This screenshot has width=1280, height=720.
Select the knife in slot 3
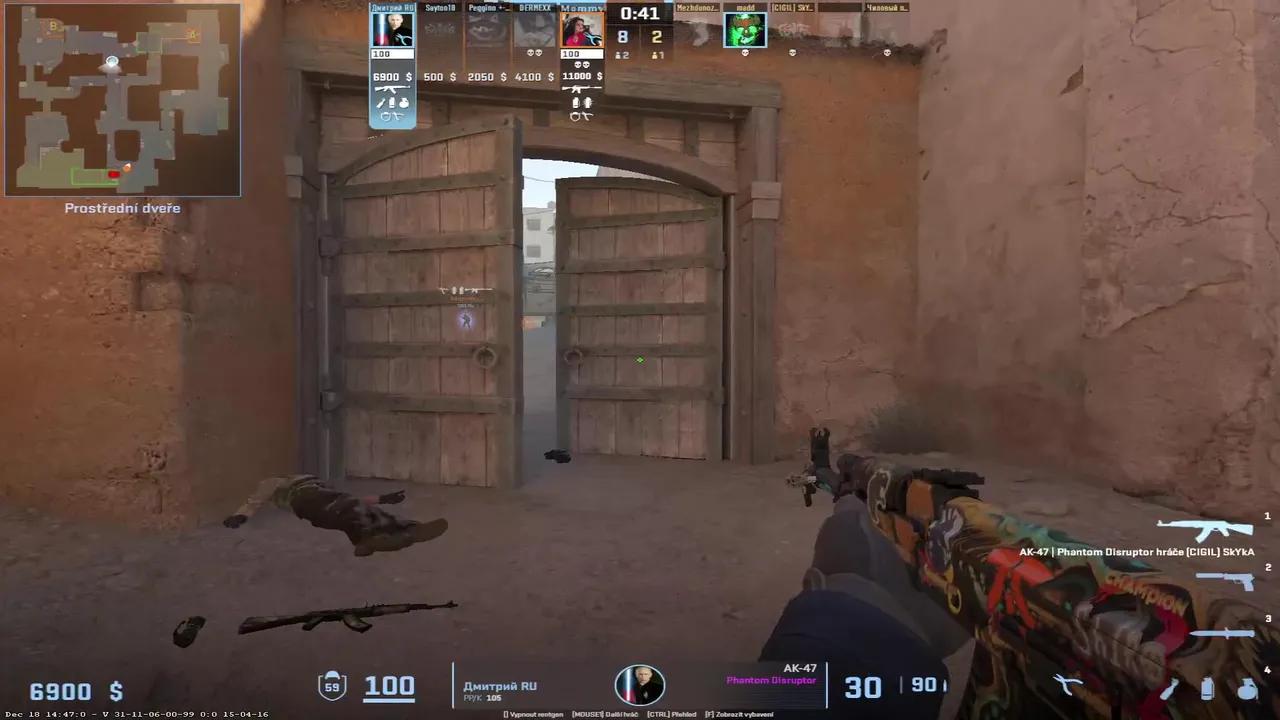1222,633
